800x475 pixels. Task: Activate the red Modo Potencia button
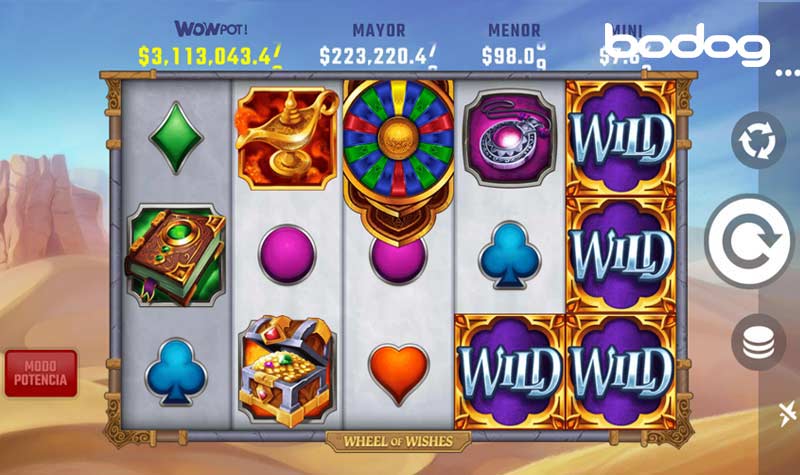click(x=40, y=372)
